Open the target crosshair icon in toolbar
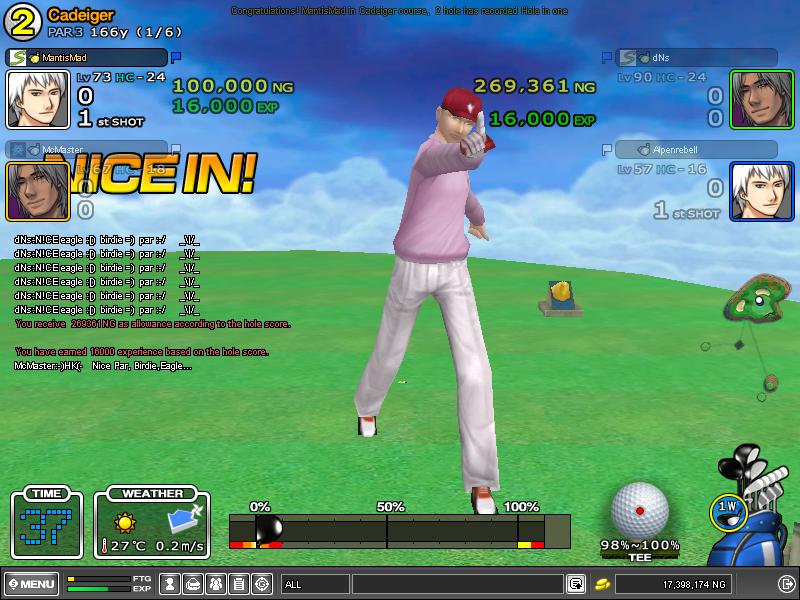Screen dimensions: 800x600 262,583
